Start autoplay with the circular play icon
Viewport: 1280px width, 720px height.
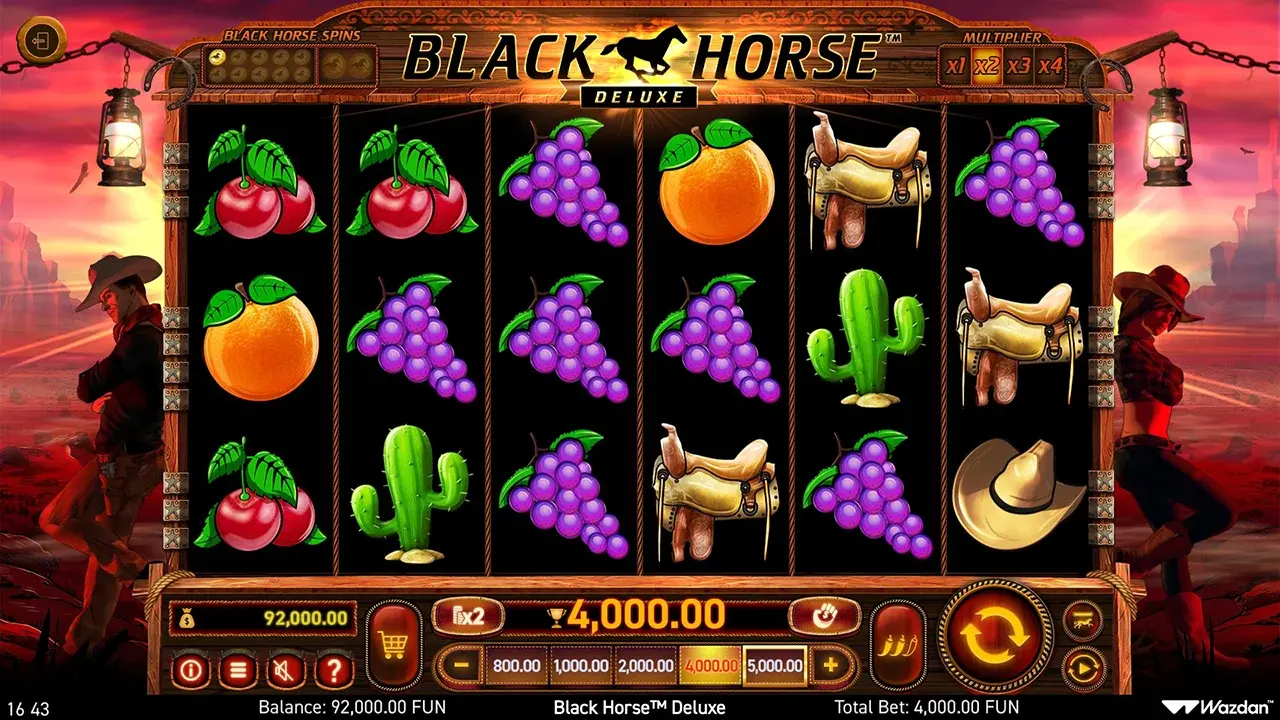(x=1083, y=667)
